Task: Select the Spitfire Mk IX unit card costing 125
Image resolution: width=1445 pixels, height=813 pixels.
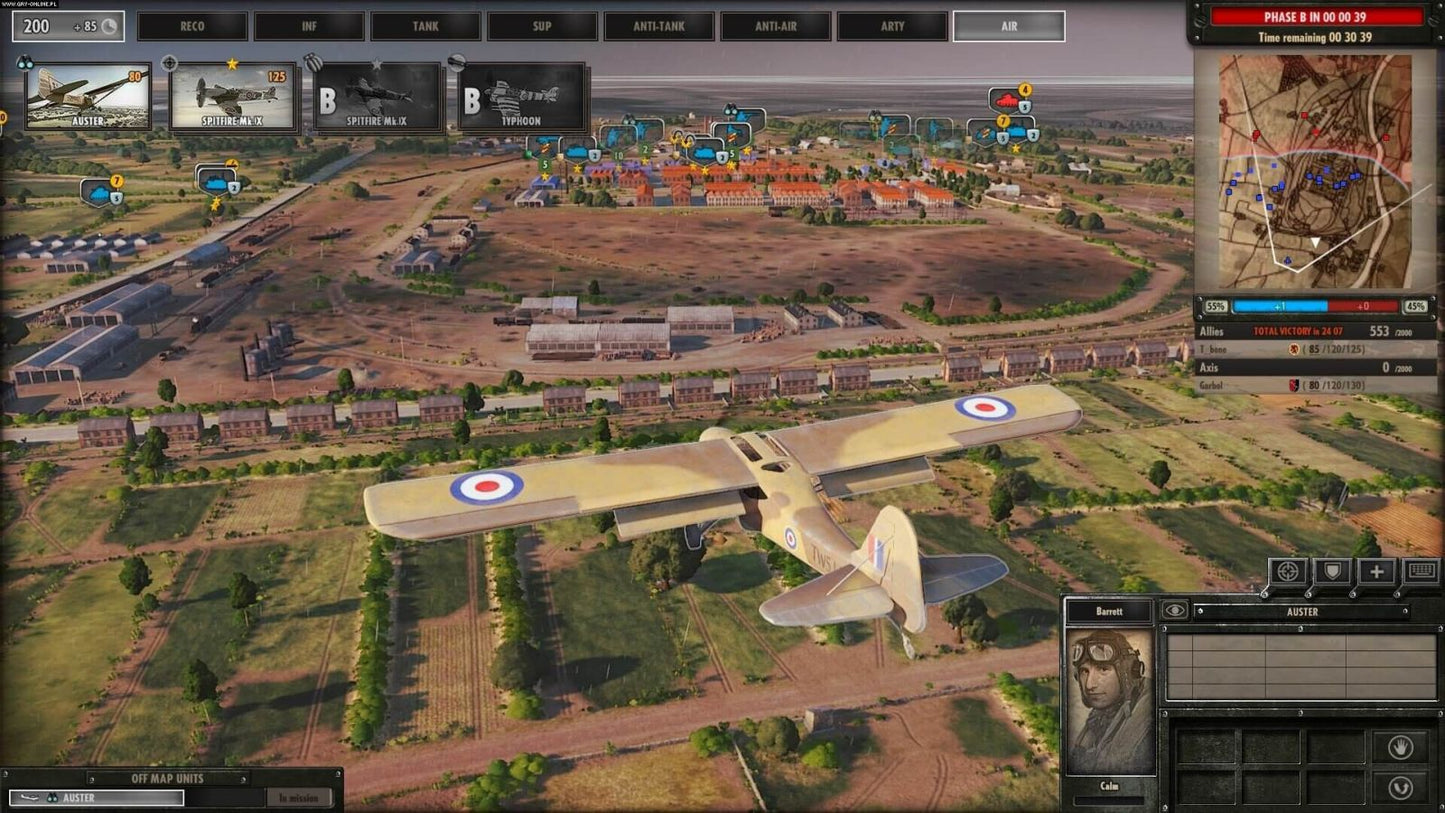Action: 233,98
